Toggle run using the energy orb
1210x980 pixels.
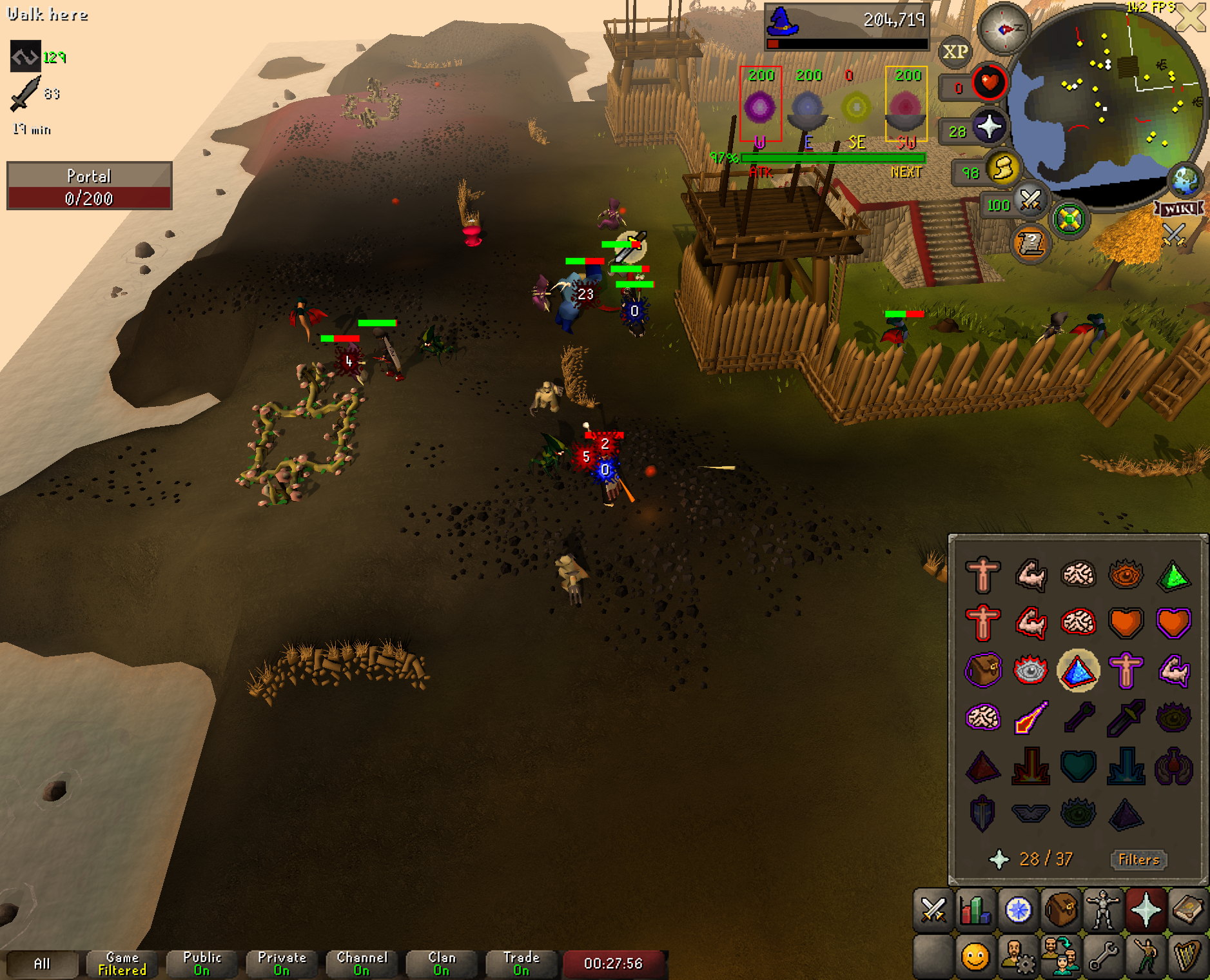click(x=1002, y=169)
